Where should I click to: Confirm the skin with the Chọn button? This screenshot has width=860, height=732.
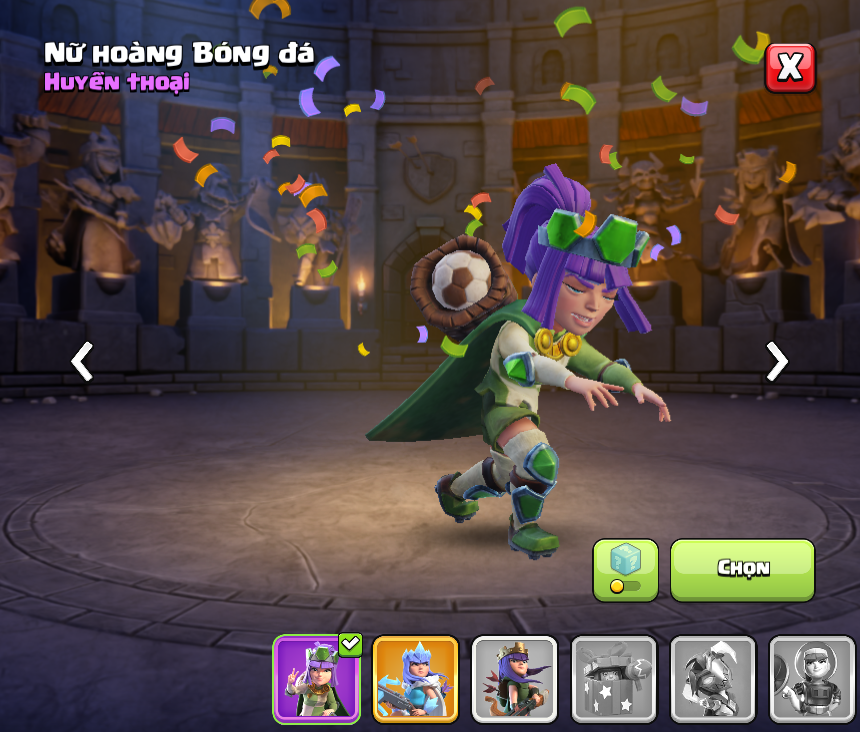(x=742, y=569)
